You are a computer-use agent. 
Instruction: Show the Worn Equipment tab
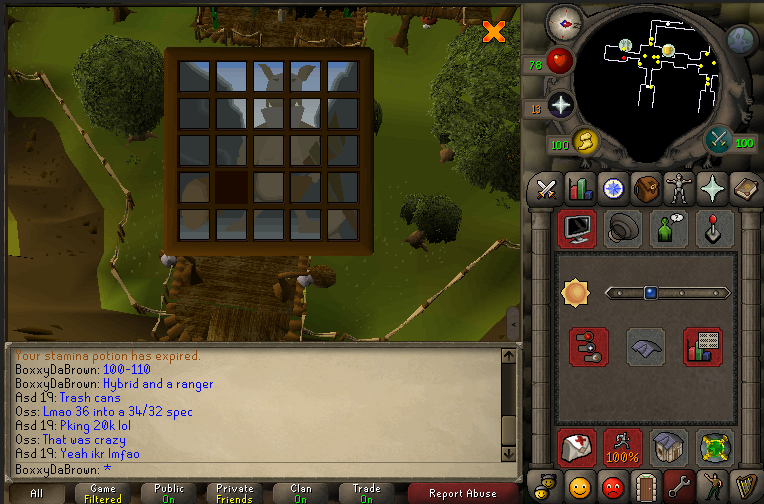tap(680, 188)
